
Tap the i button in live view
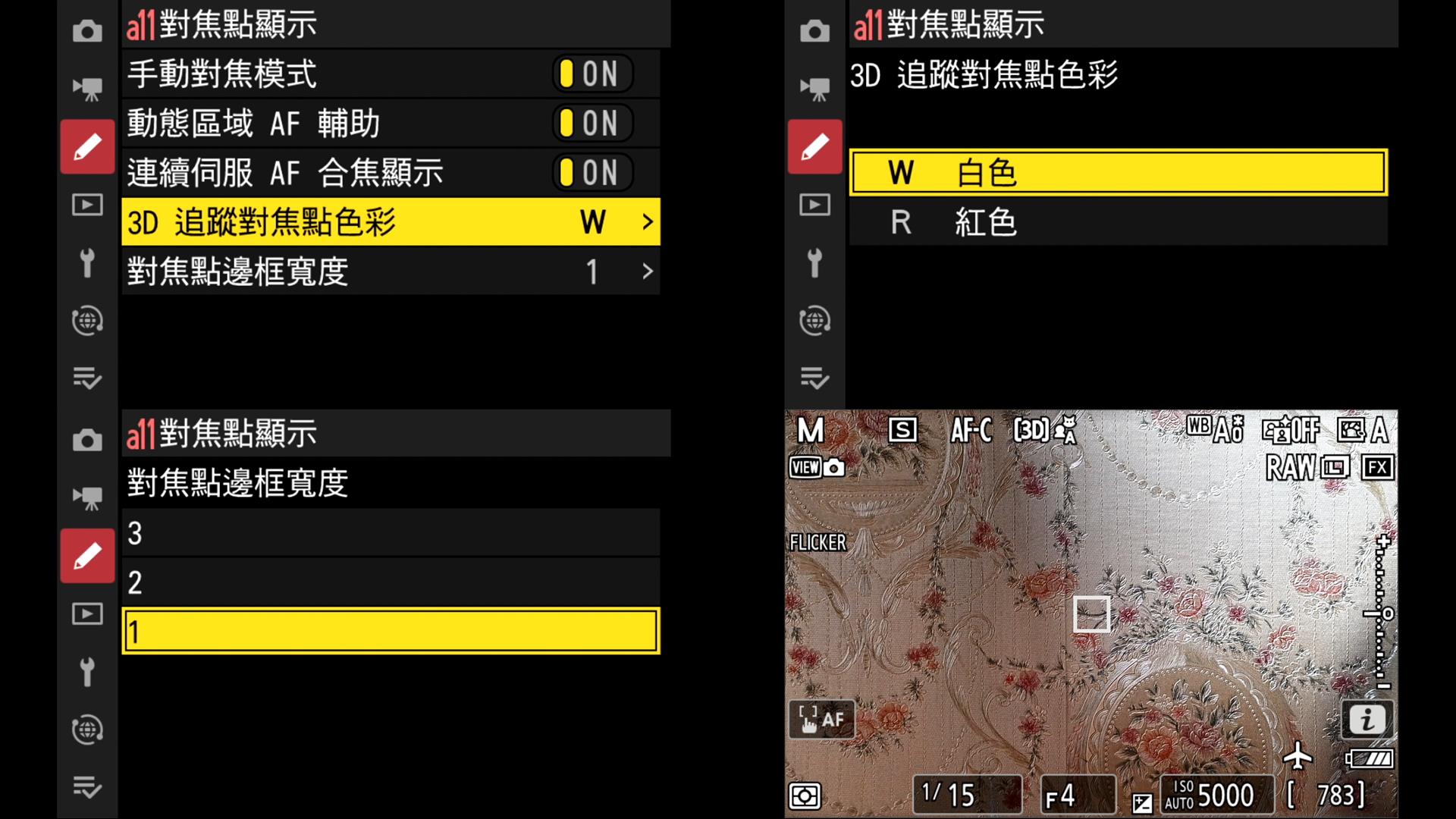pyautogui.click(x=1367, y=719)
